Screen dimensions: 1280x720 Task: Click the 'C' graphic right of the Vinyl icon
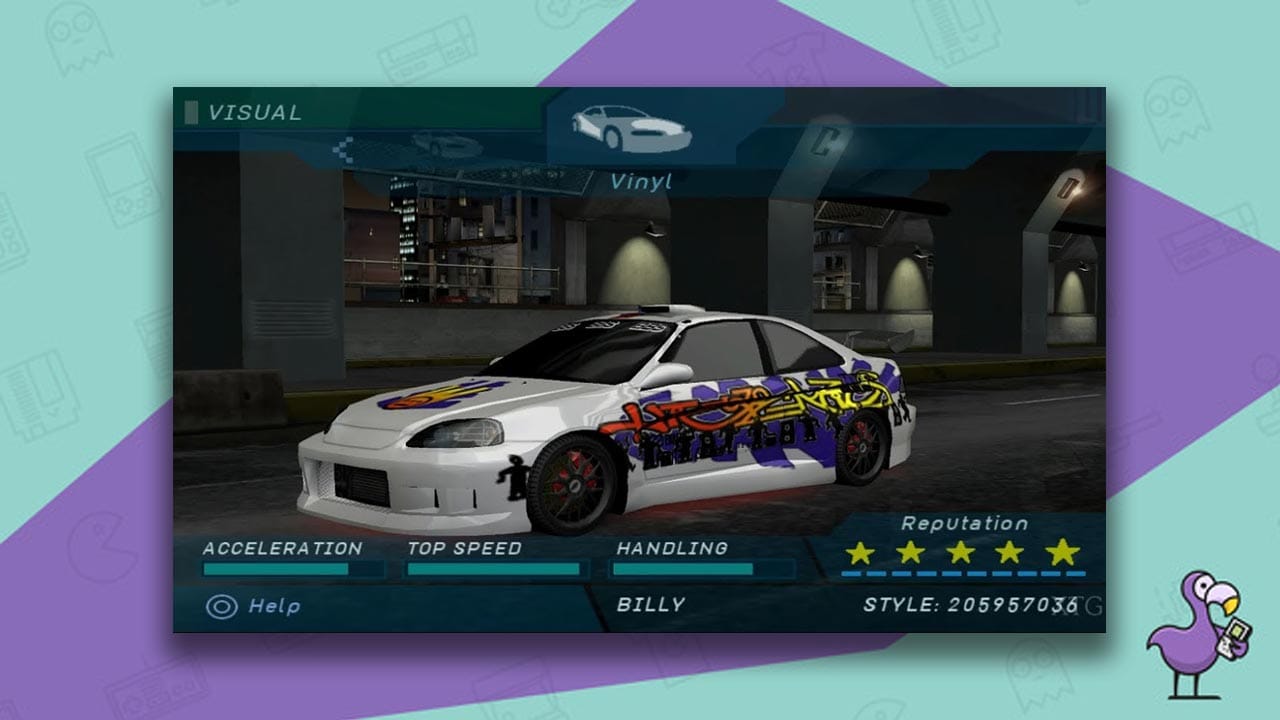822,140
